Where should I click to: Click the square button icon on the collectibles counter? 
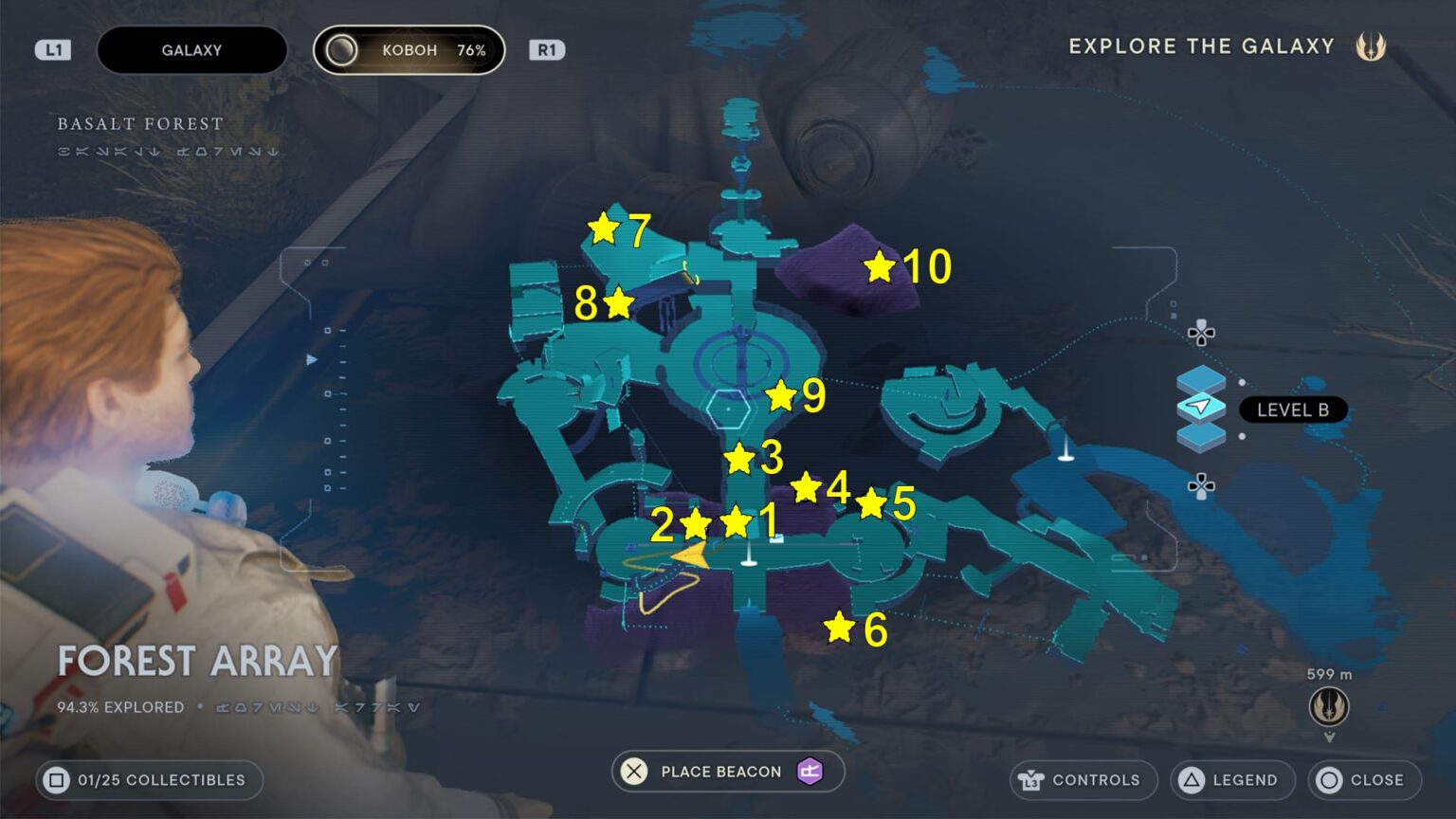(x=58, y=780)
